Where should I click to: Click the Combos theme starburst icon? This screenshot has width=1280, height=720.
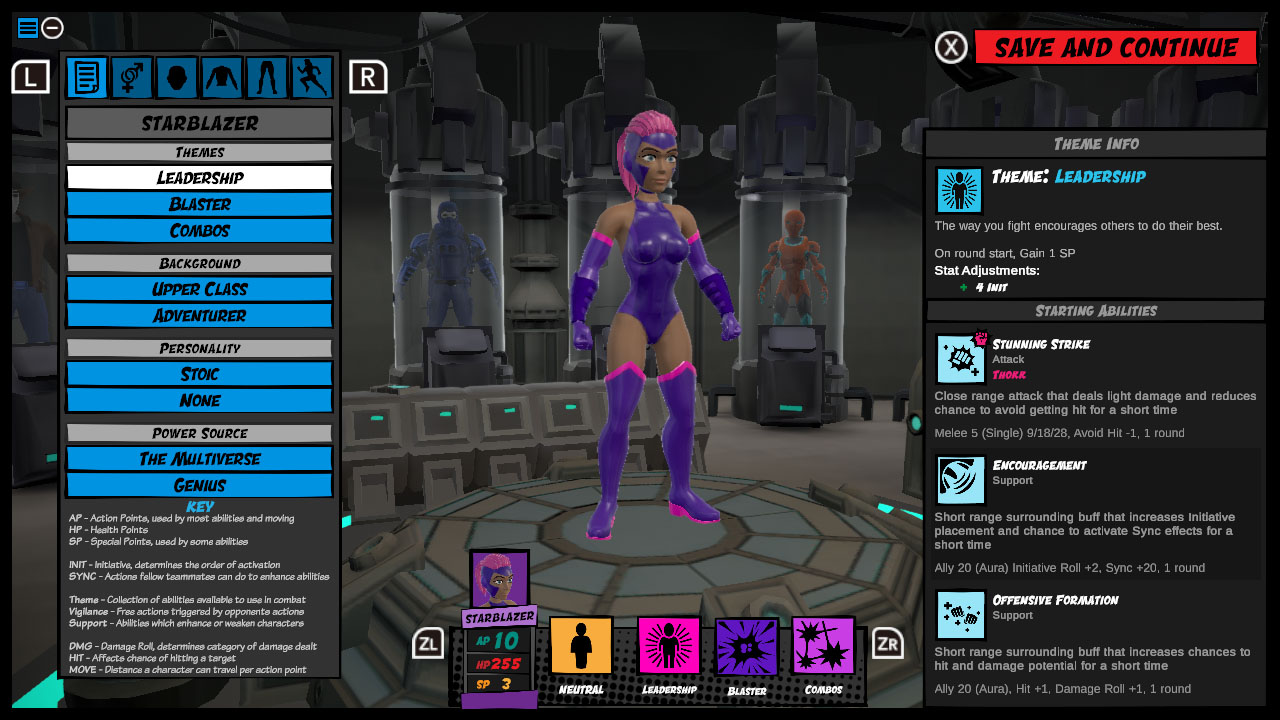pos(824,645)
